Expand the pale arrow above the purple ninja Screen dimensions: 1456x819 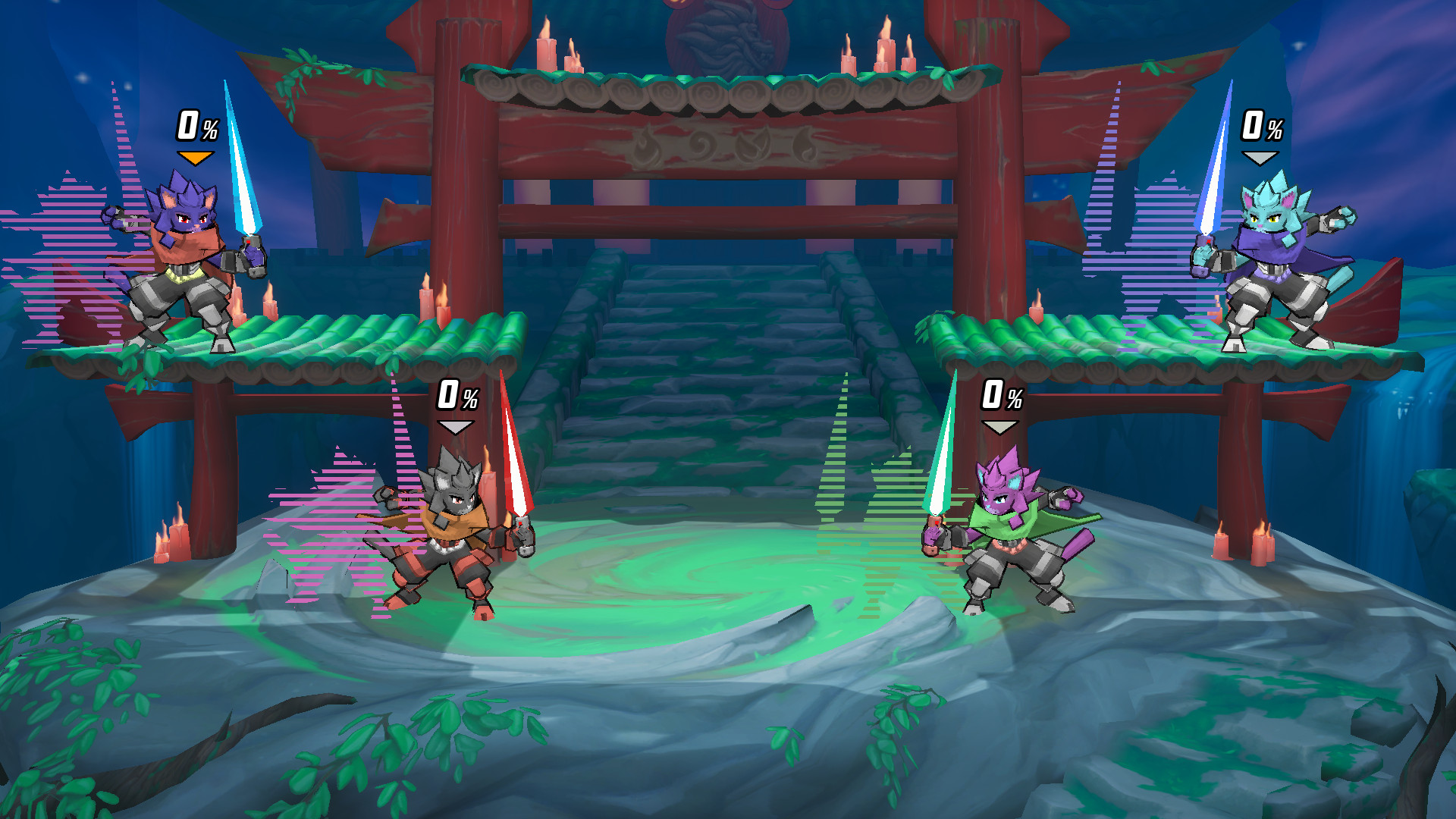point(999,427)
